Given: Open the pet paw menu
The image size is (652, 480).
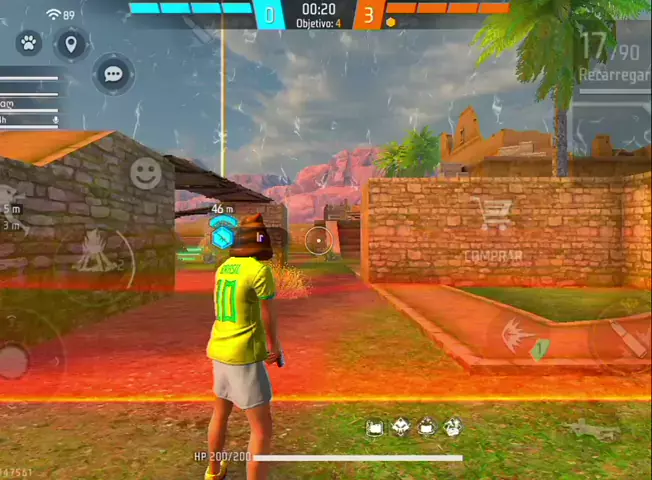Looking at the screenshot, I should tap(29, 43).
